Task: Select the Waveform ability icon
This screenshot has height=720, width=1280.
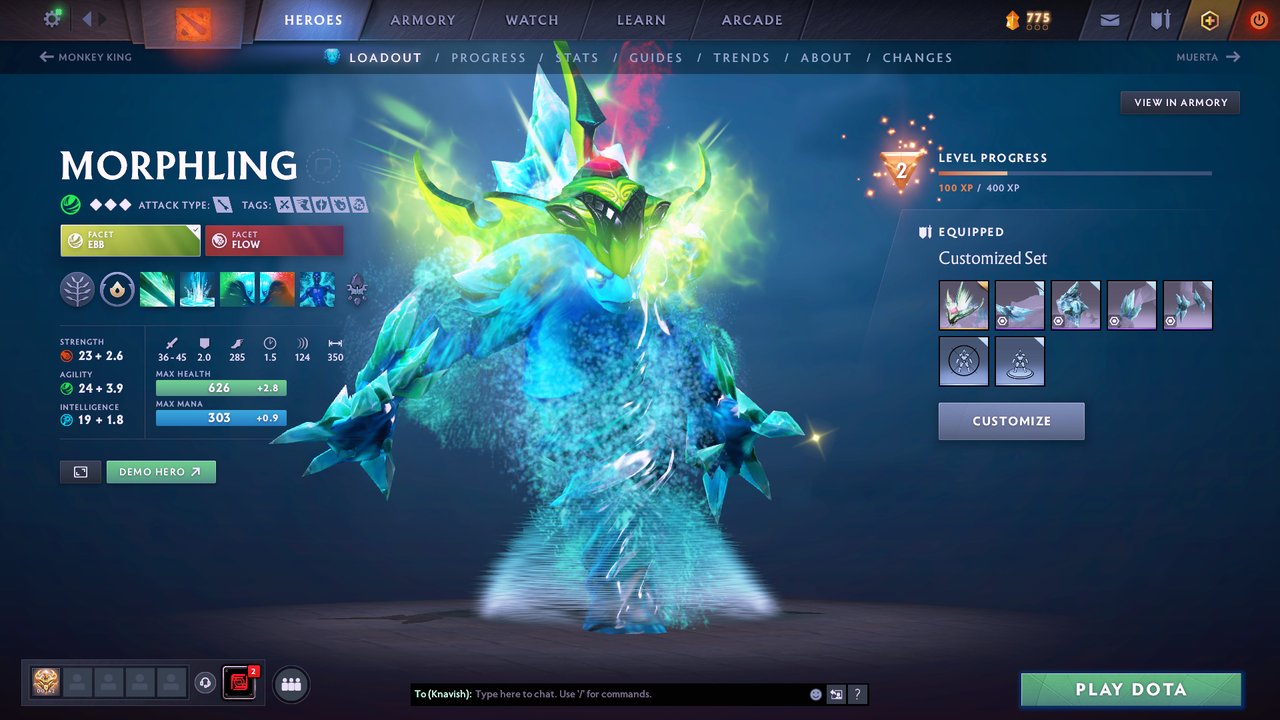Action: [157, 290]
